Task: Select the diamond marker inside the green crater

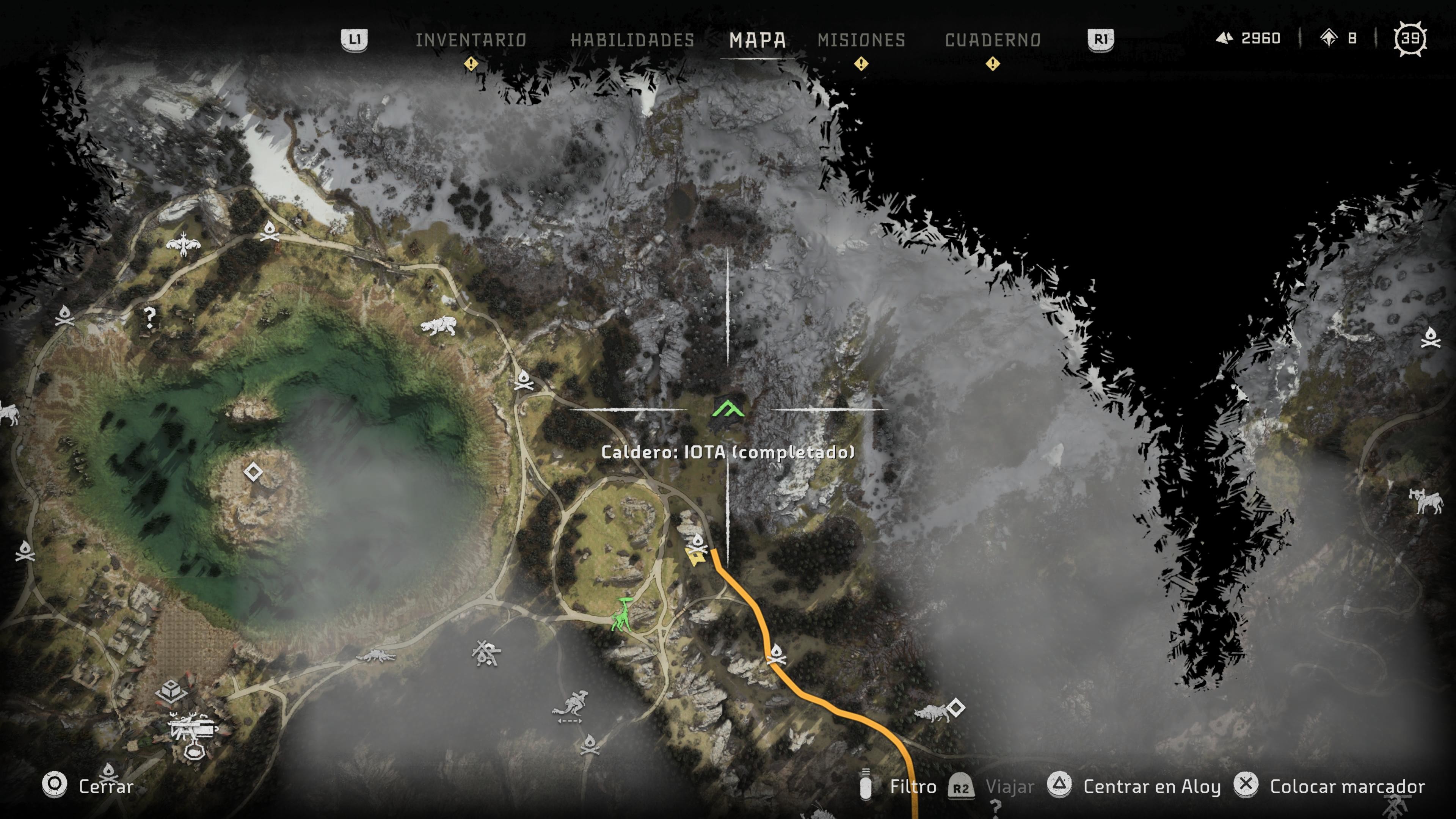Action: pos(253,472)
